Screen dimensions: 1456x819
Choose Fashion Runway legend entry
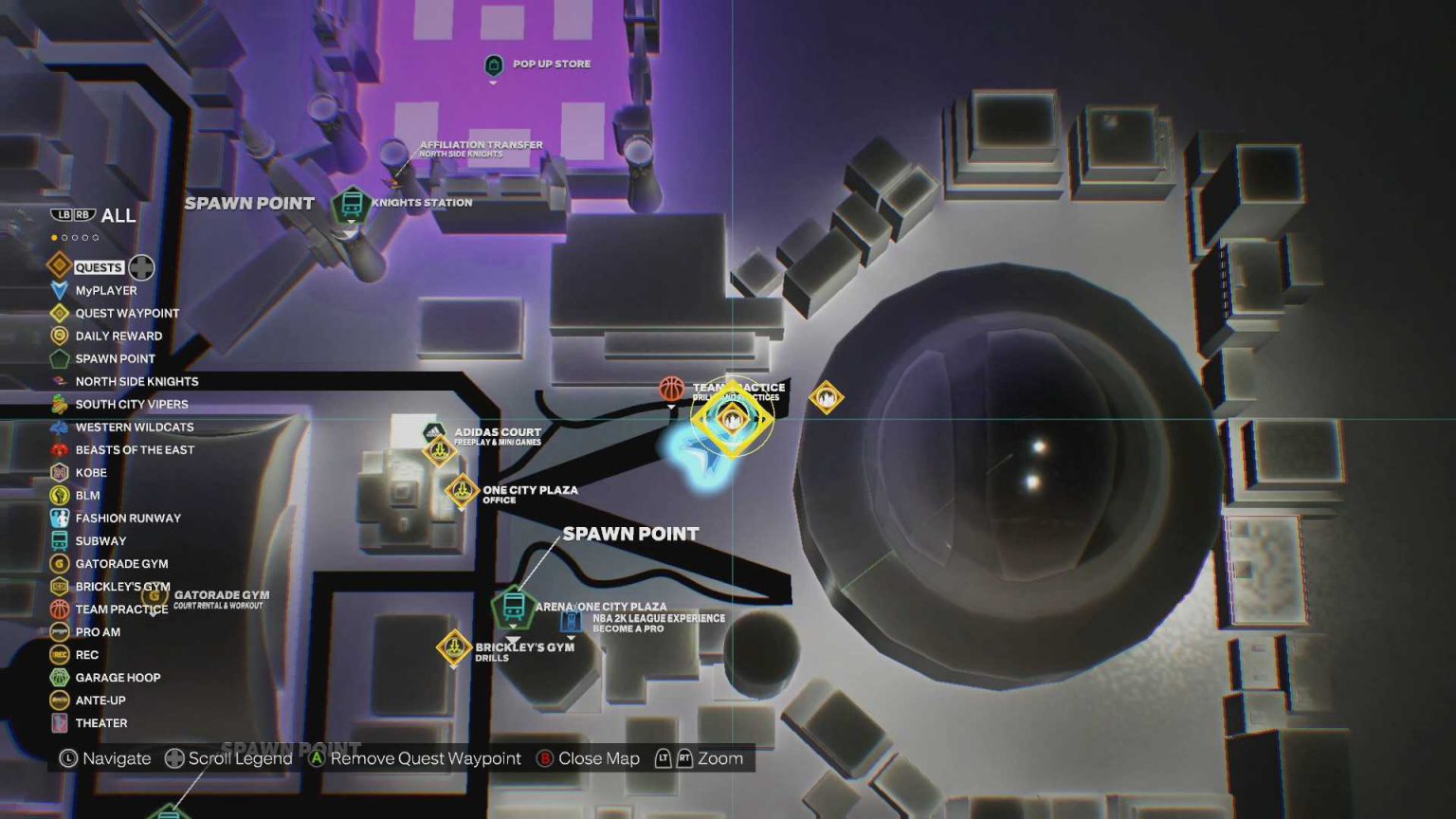(127, 519)
